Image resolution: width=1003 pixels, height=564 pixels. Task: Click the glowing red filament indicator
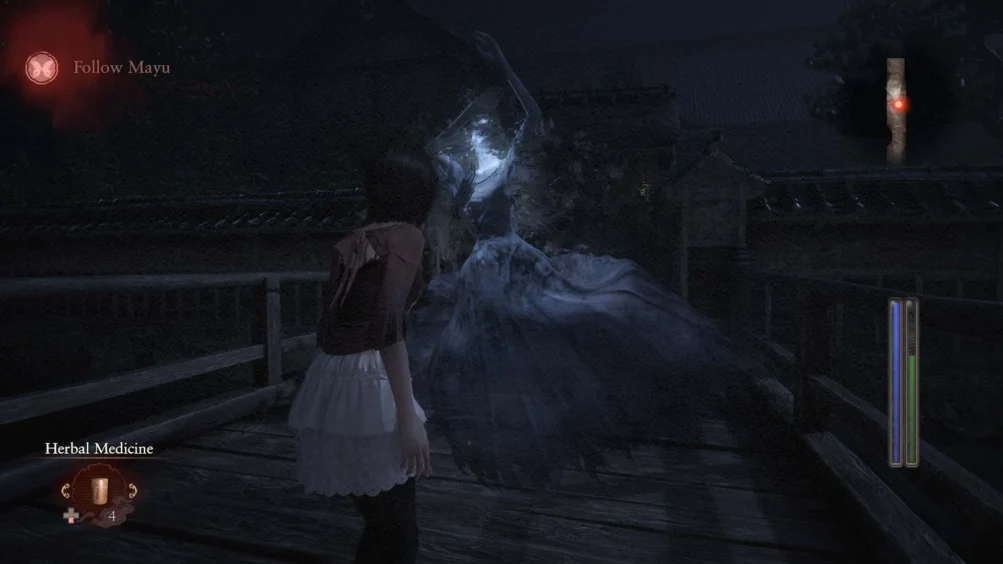point(898,104)
